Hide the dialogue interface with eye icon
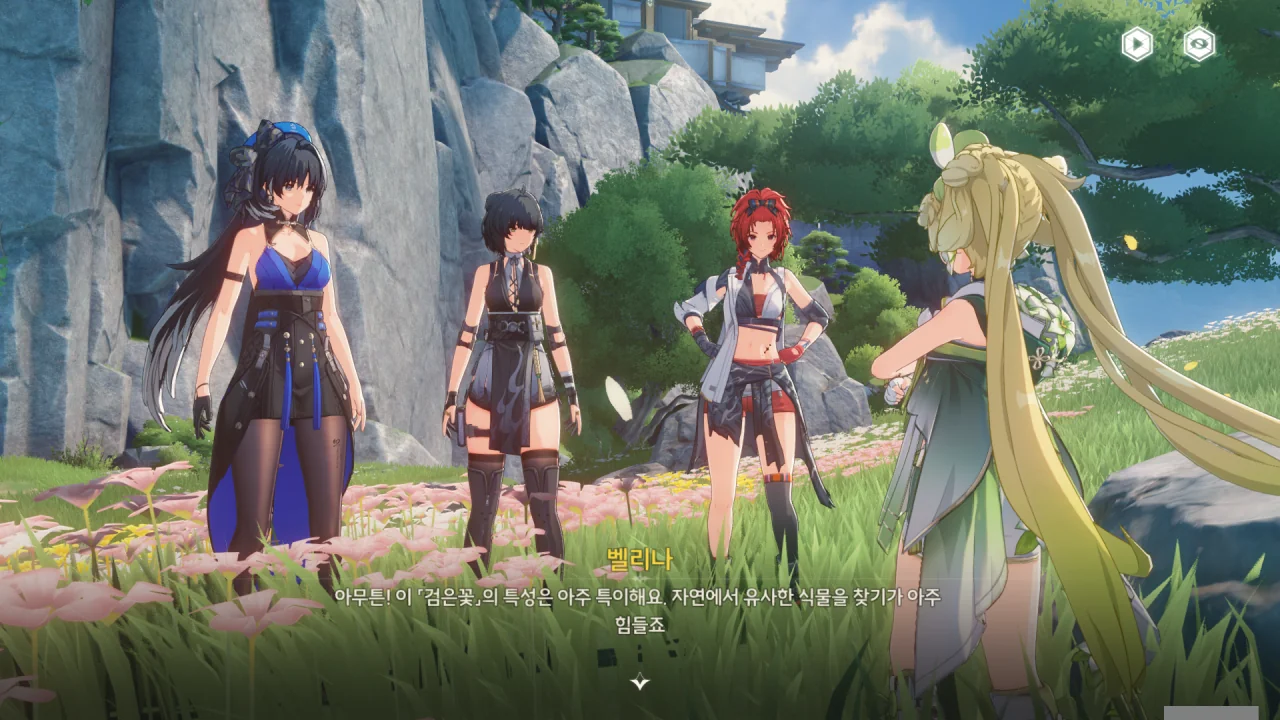Image resolution: width=1280 pixels, height=720 pixels. point(1199,44)
